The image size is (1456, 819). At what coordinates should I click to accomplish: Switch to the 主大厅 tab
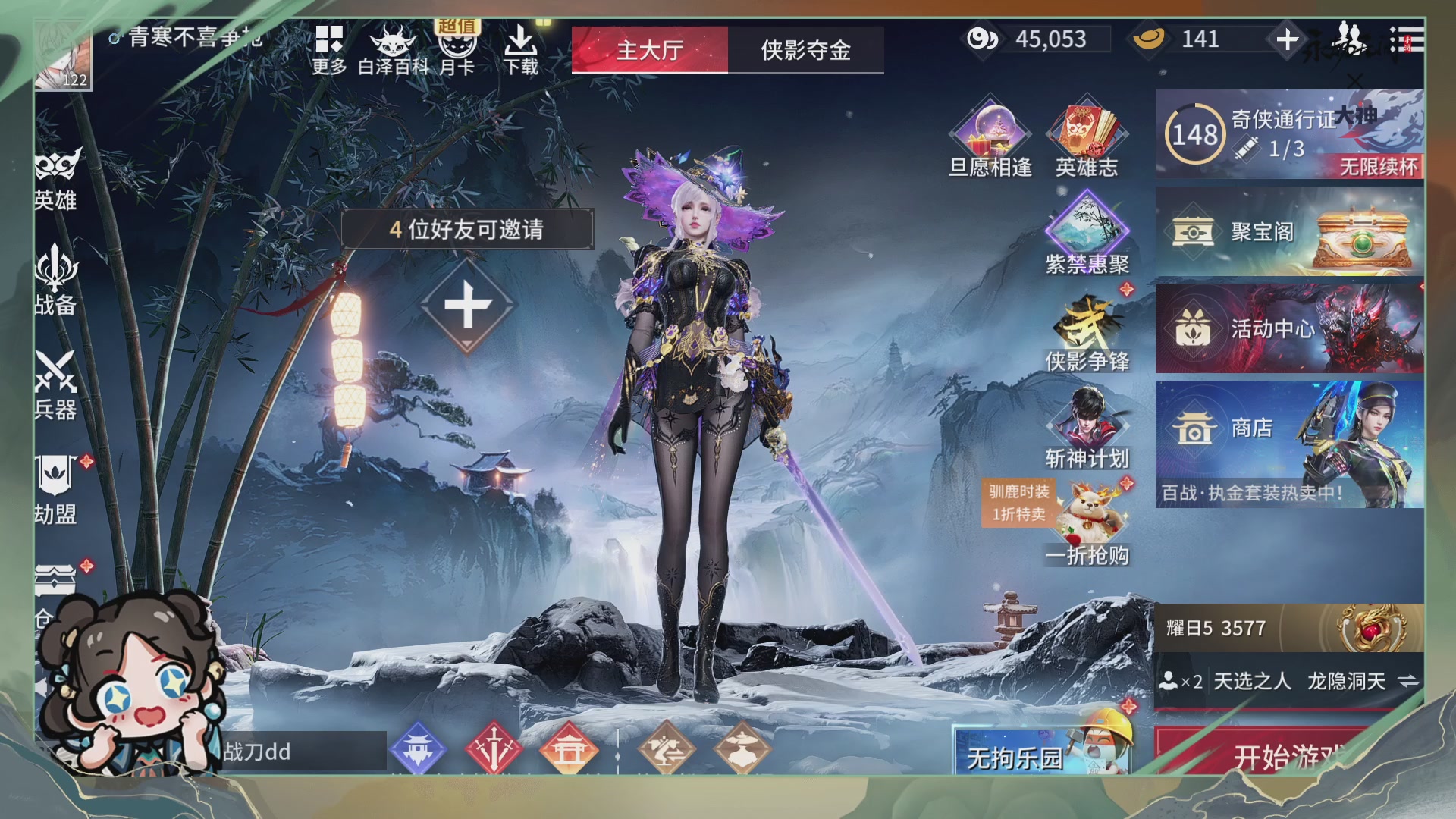650,49
